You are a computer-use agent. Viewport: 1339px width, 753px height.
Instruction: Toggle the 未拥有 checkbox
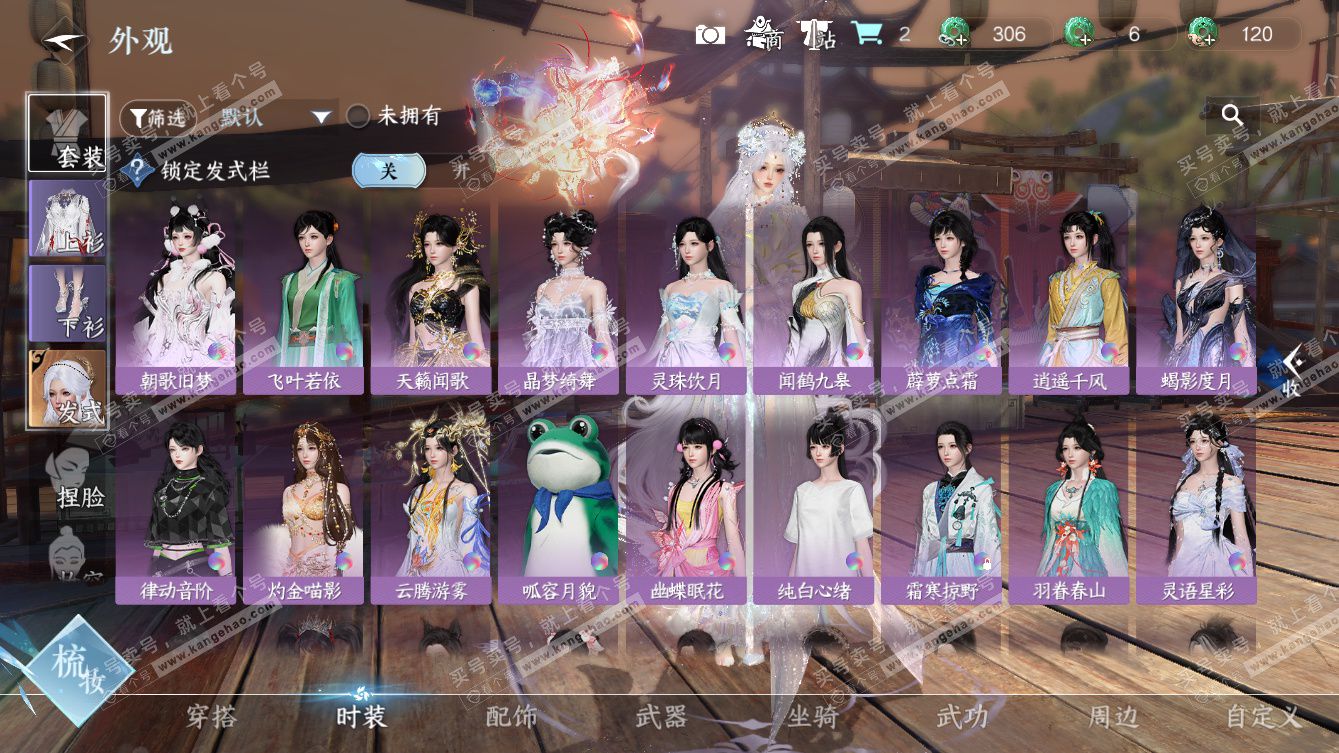358,117
